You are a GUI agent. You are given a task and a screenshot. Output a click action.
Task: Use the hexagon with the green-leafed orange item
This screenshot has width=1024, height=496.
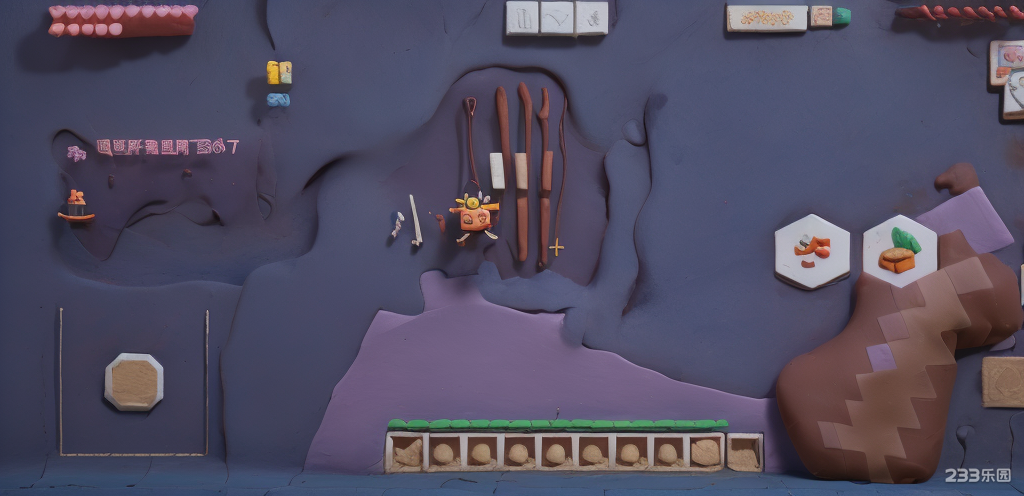click(899, 251)
